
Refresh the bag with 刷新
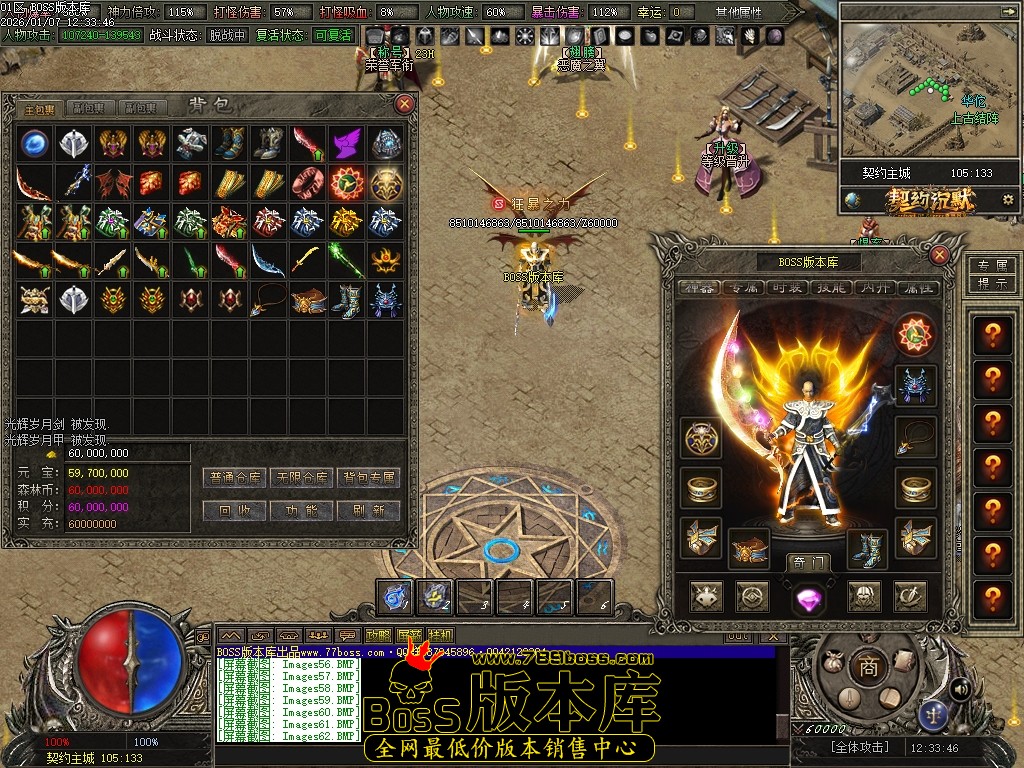tap(368, 510)
